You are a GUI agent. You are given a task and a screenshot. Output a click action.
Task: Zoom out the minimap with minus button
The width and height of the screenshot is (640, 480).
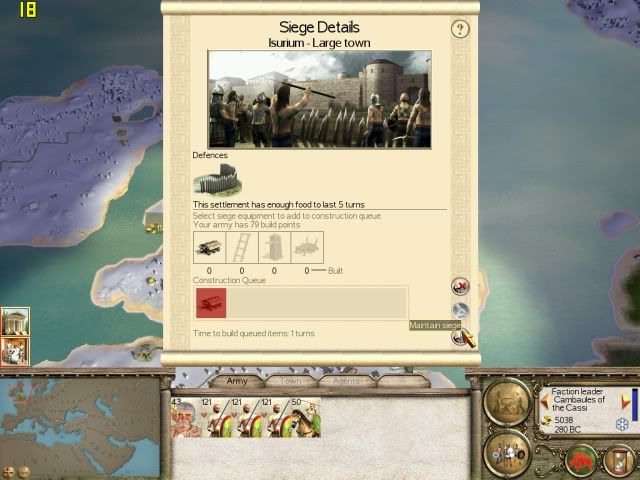[24, 471]
